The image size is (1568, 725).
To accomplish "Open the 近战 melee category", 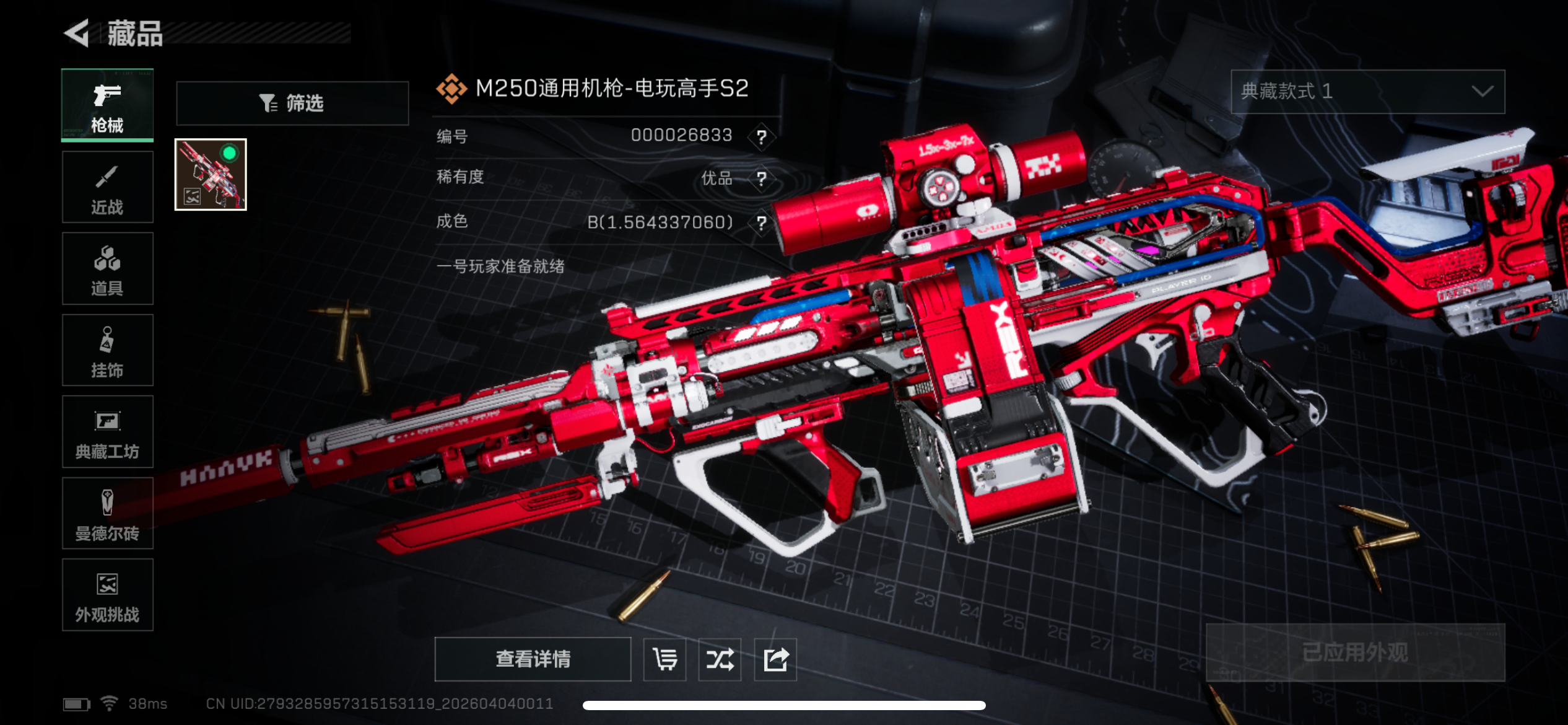I will click(107, 187).
